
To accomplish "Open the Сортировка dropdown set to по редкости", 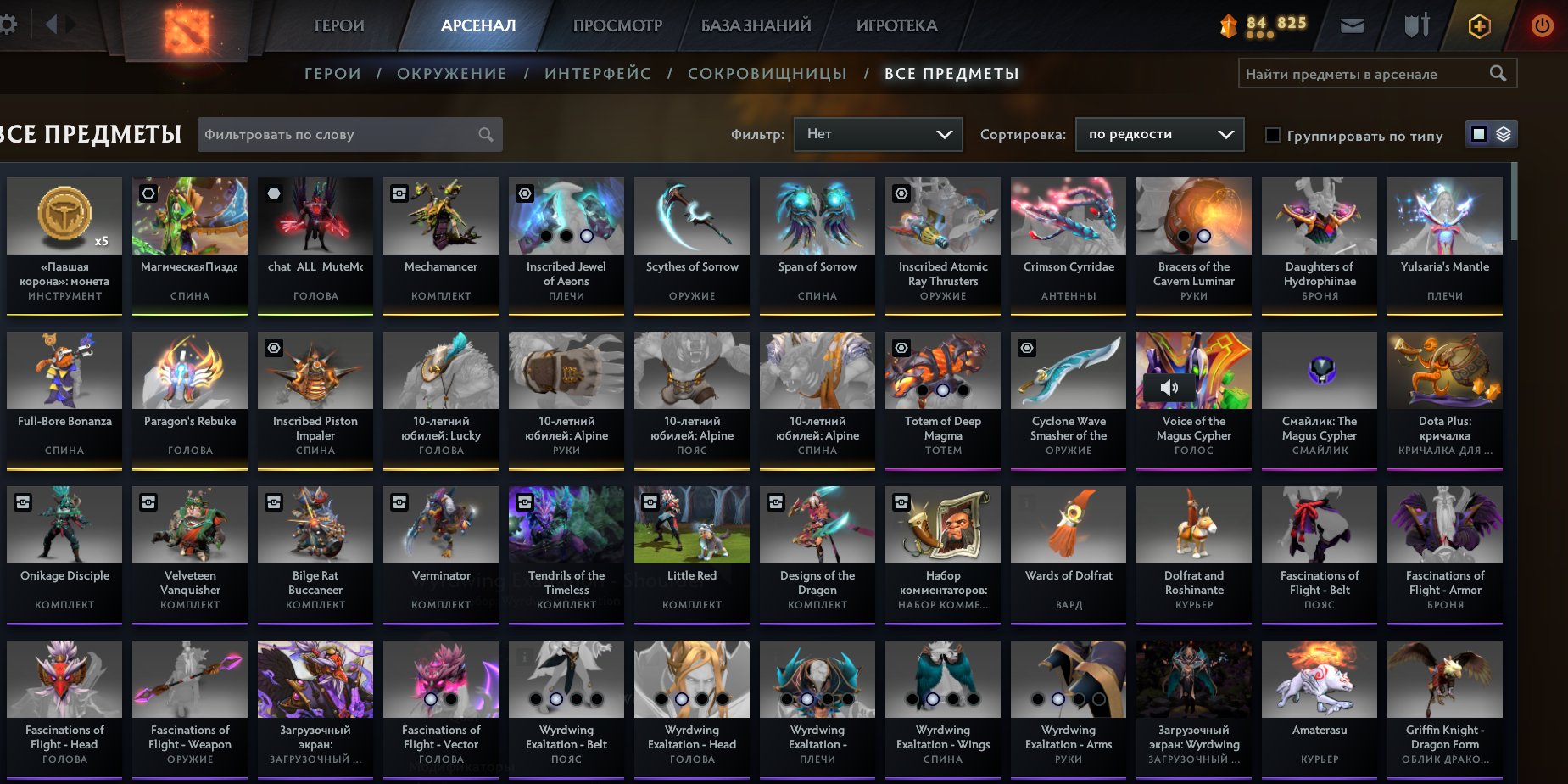I will tap(1158, 133).
